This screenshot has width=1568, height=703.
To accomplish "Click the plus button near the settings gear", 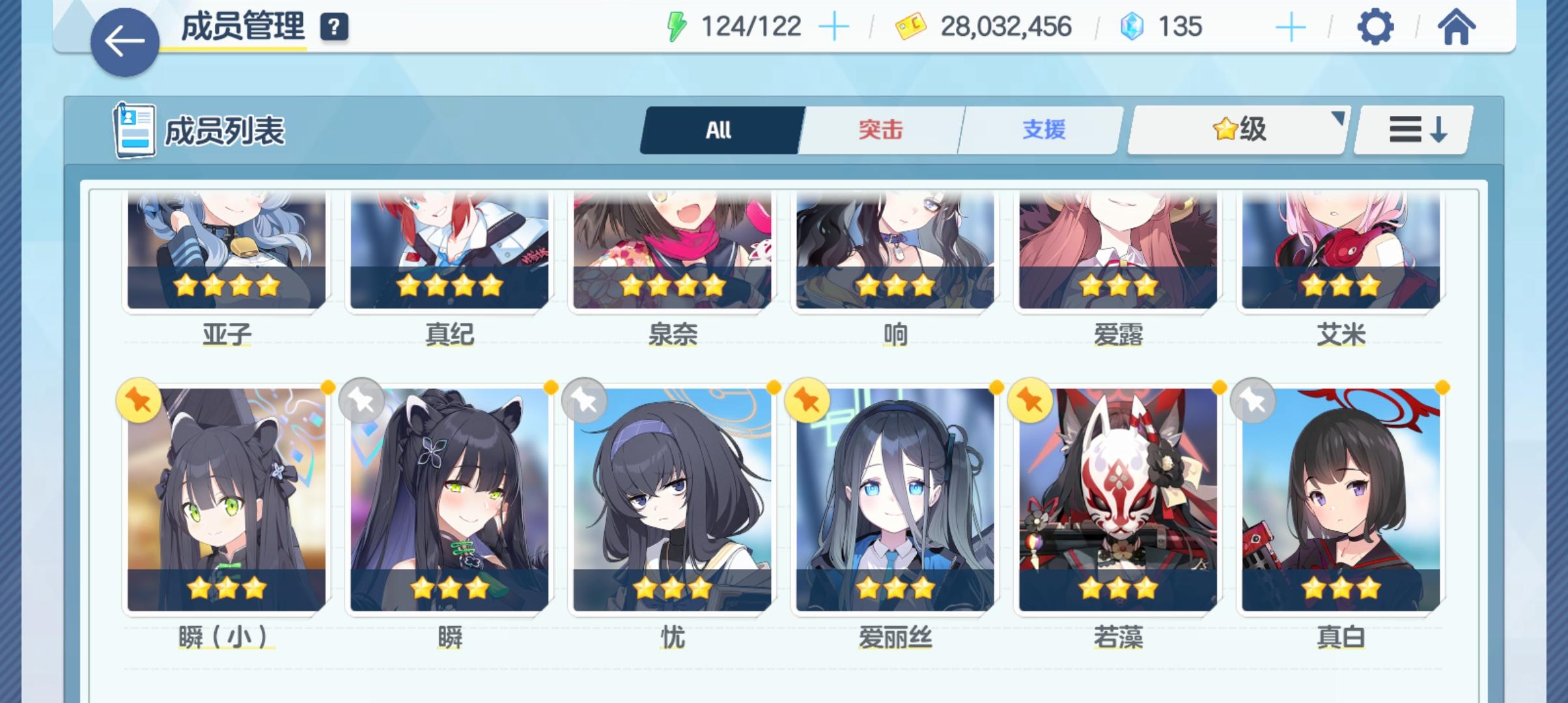I will (x=1293, y=27).
